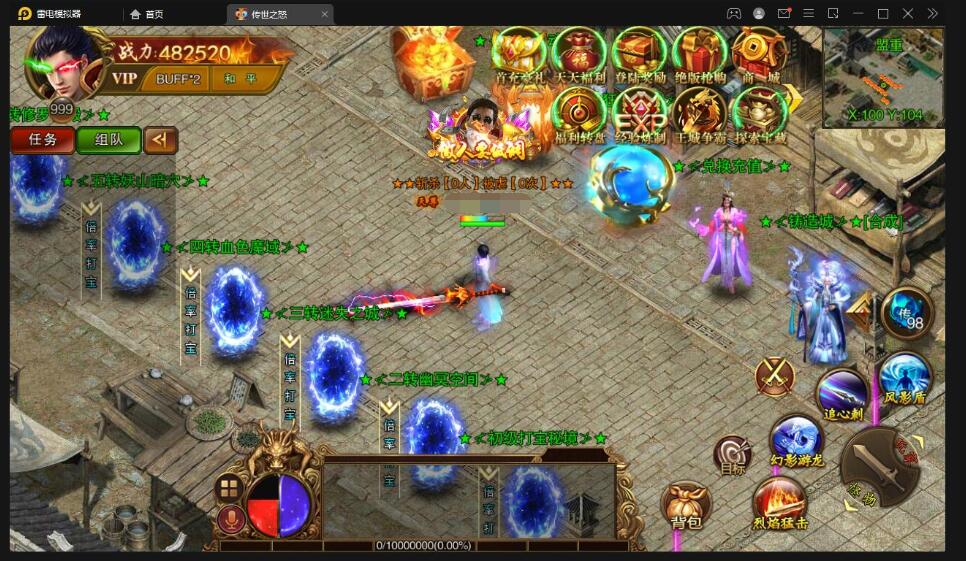
Task: Open the 经验炼制 EXP refining icon
Action: coord(639,114)
